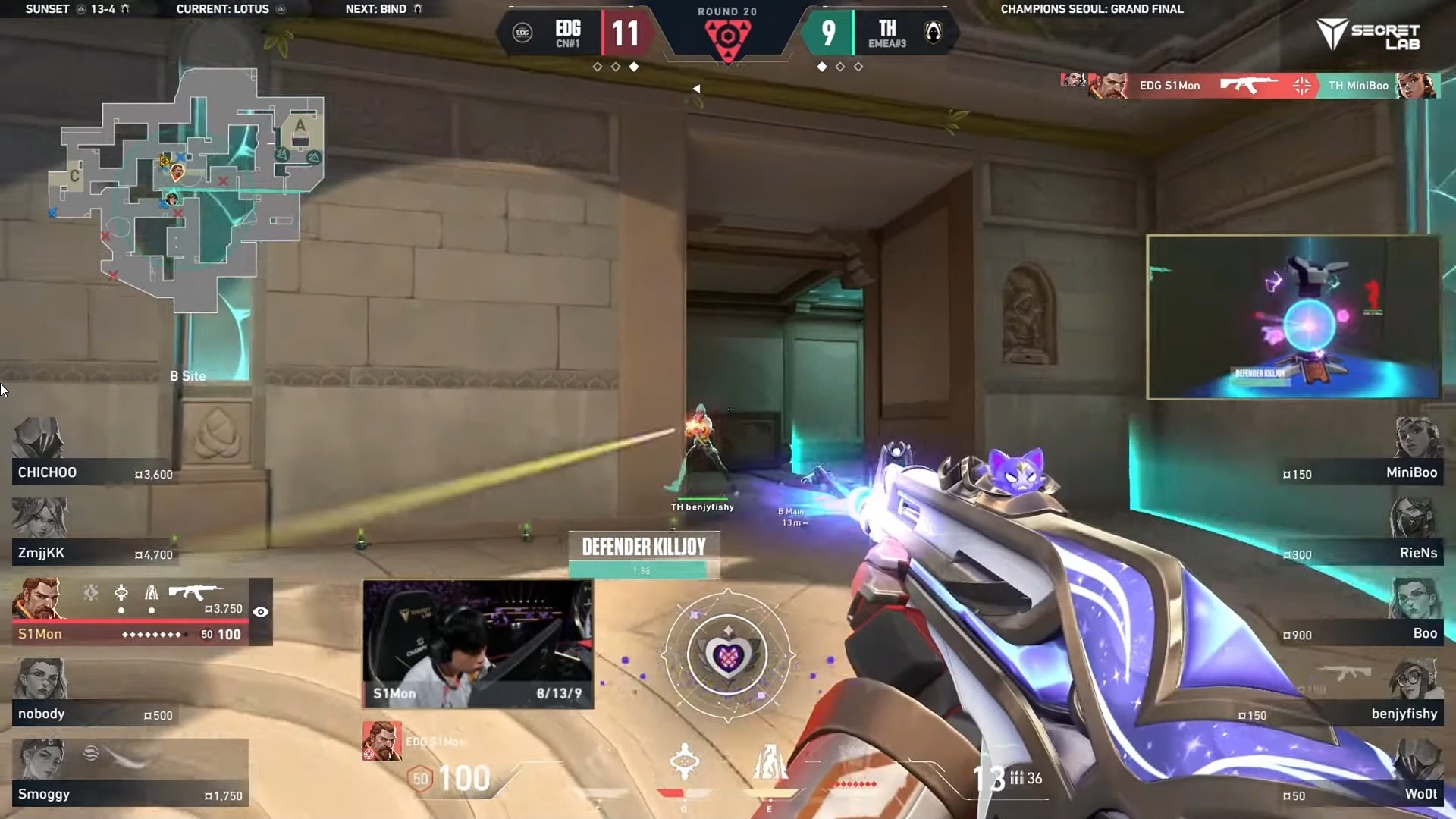Viewport: 1456px width, 819px height.
Task: Click the Lotus minimap
Action: [187, 190]
